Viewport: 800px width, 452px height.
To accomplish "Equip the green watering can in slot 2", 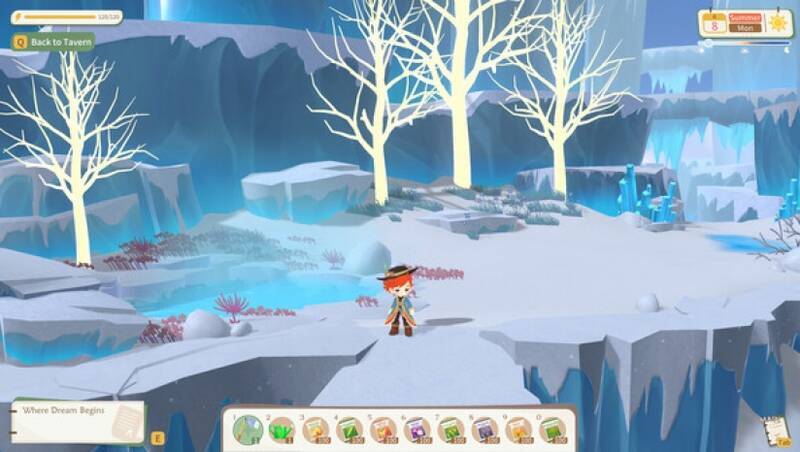I will (282, 430).
